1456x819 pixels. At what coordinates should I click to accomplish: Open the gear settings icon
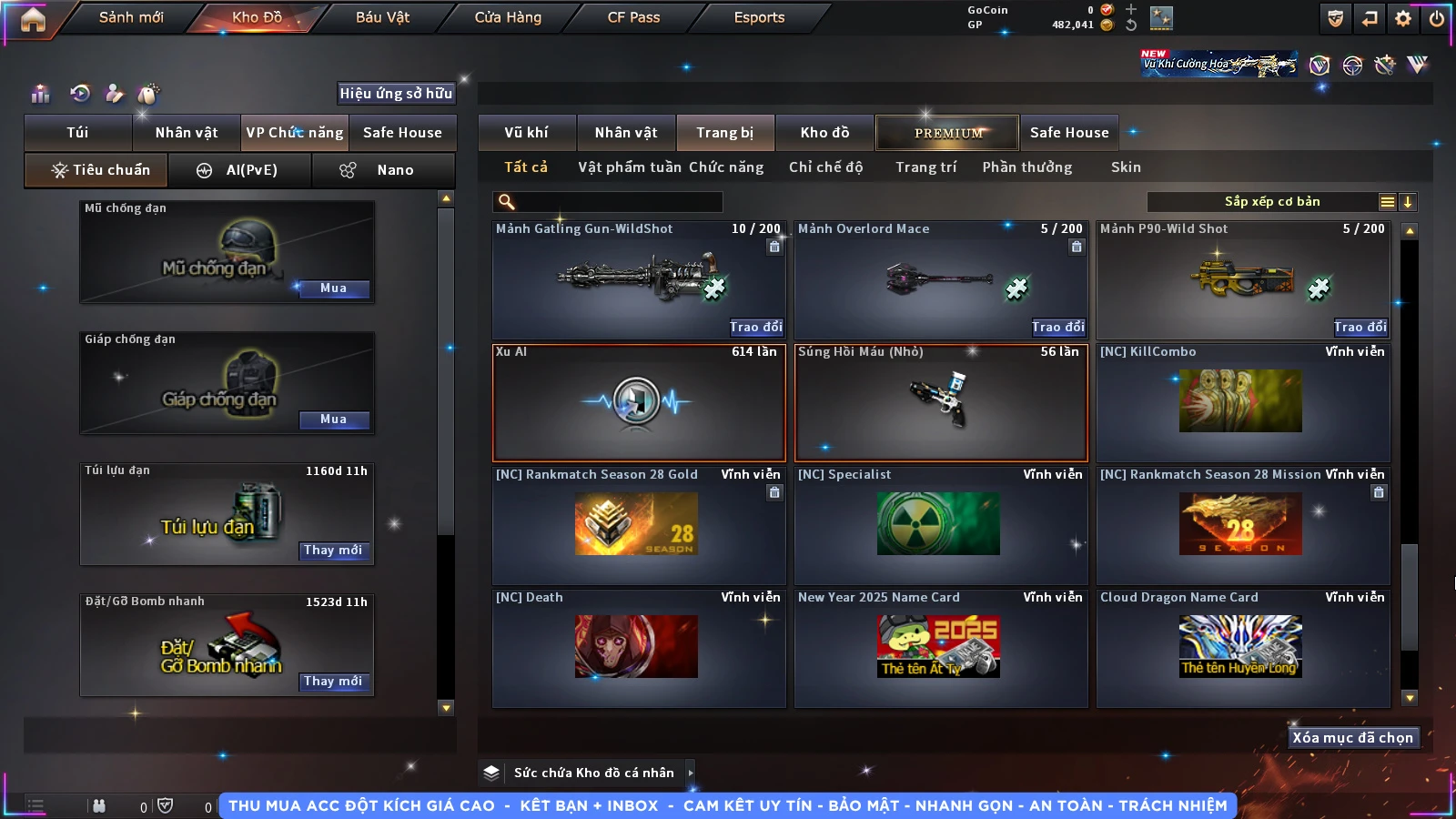pos(1403,18)
